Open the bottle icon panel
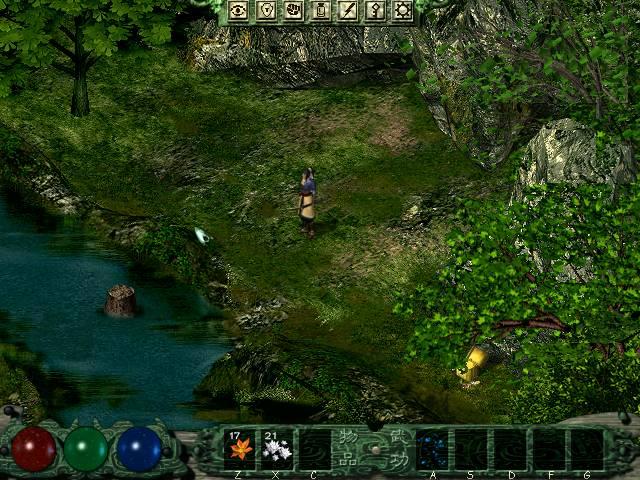Screen dimensions: 640x480 (322, 11)
